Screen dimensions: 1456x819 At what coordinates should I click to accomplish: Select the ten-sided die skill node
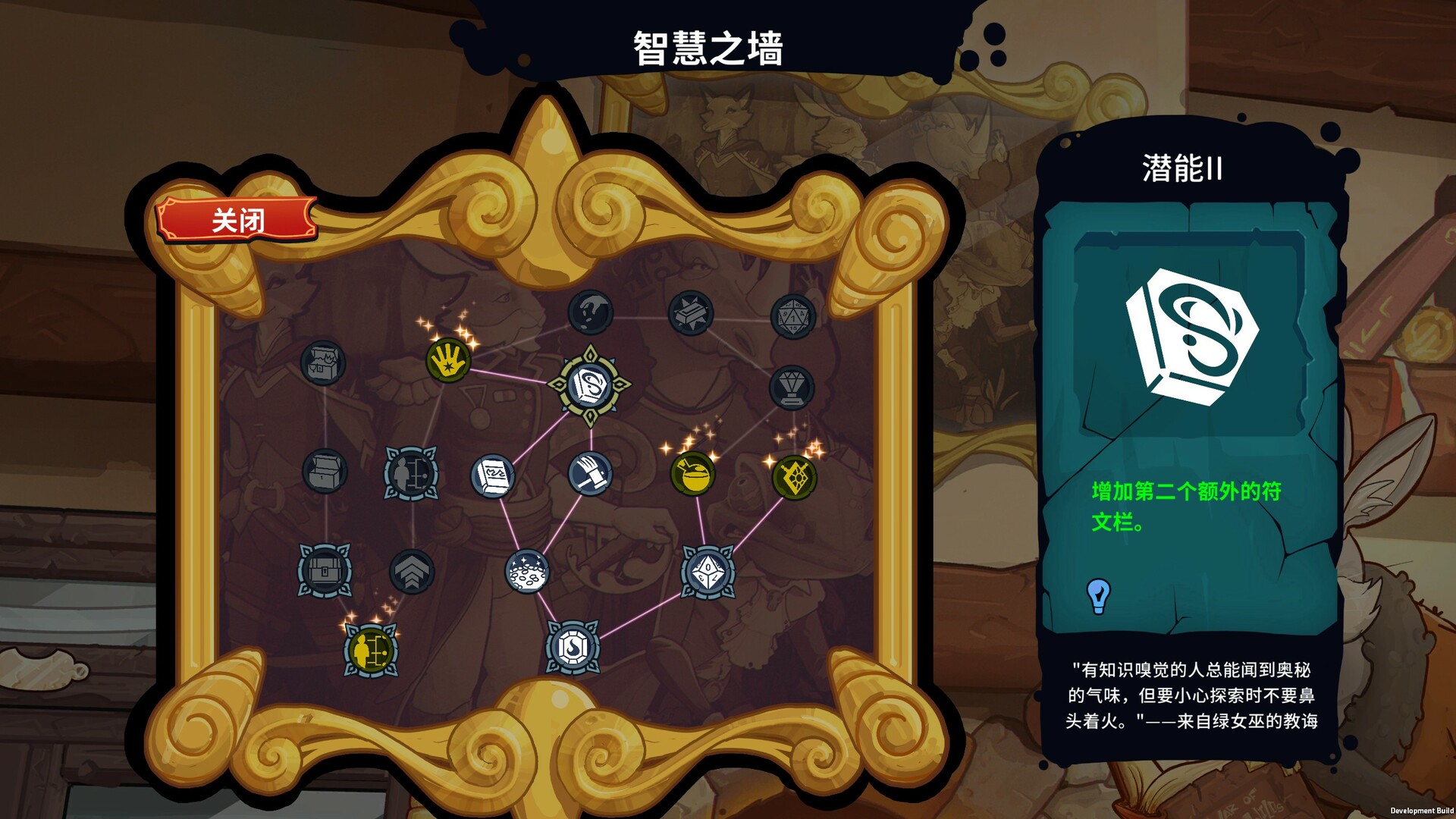pyautogui.click(x=708, y=571)
